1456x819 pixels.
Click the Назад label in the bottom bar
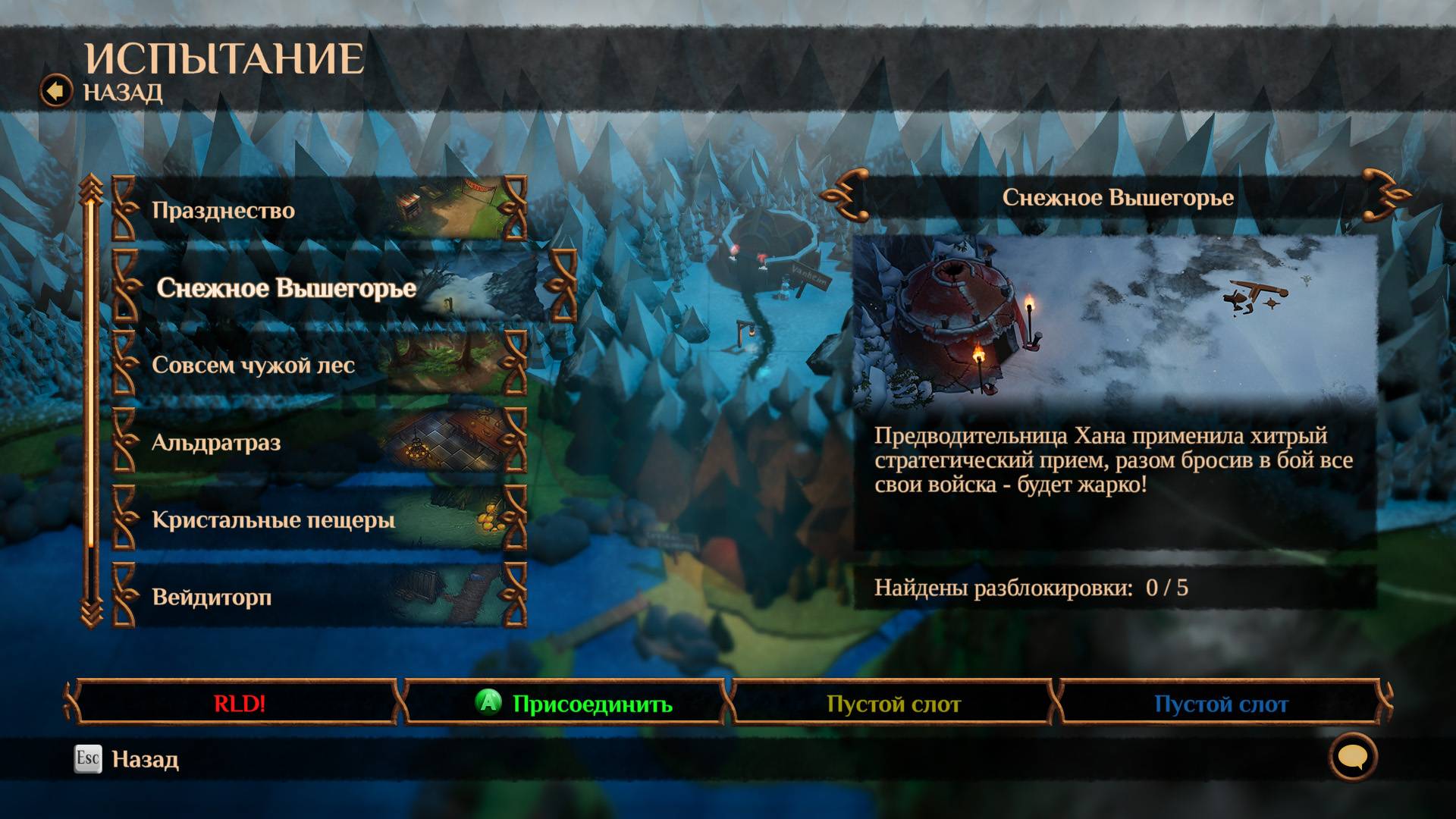(x=145, y=759)
